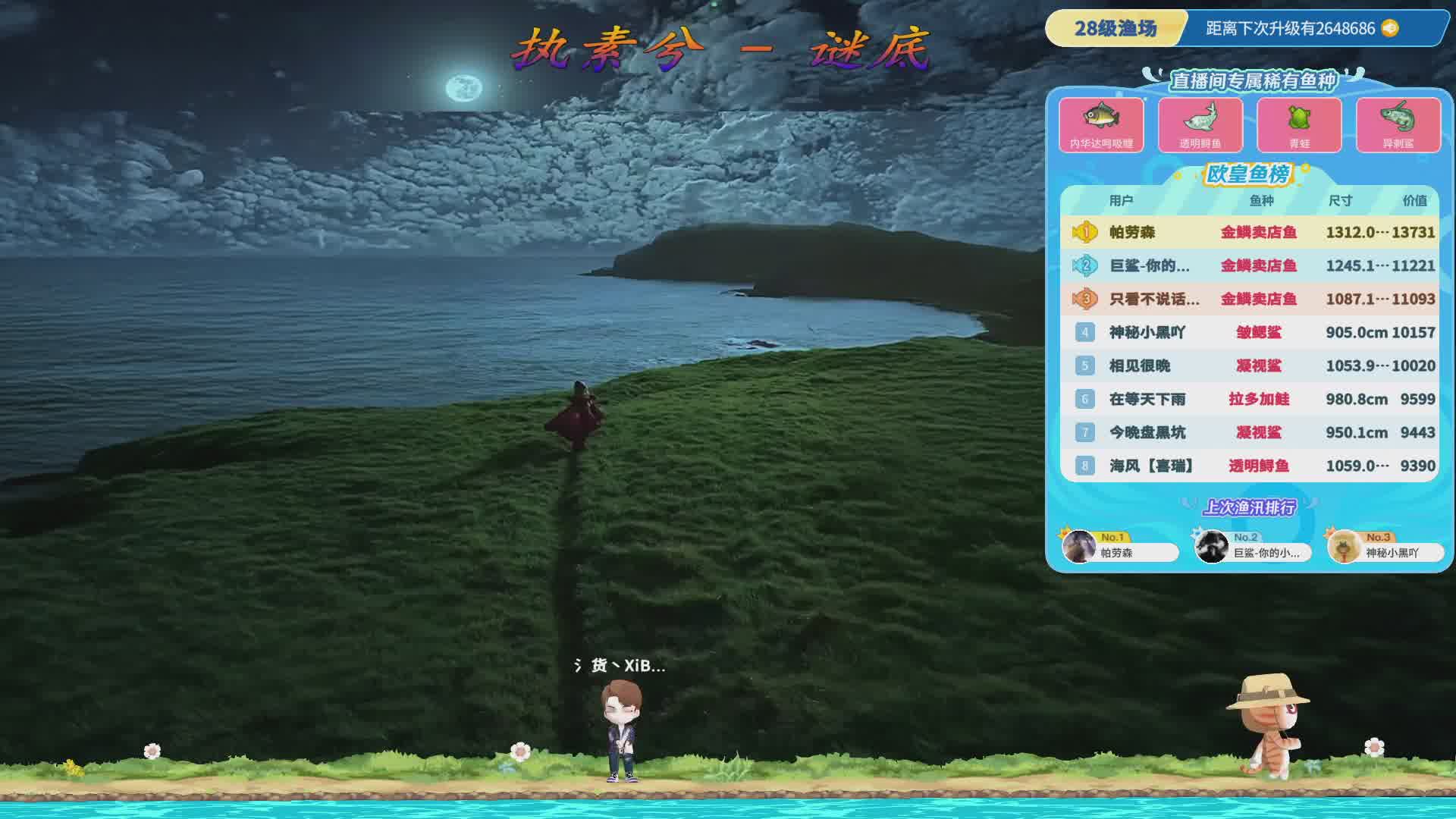1456x819 pixels.
Task: Select the 内华达吸鲤 rare fish tile
Action: 1101,124
